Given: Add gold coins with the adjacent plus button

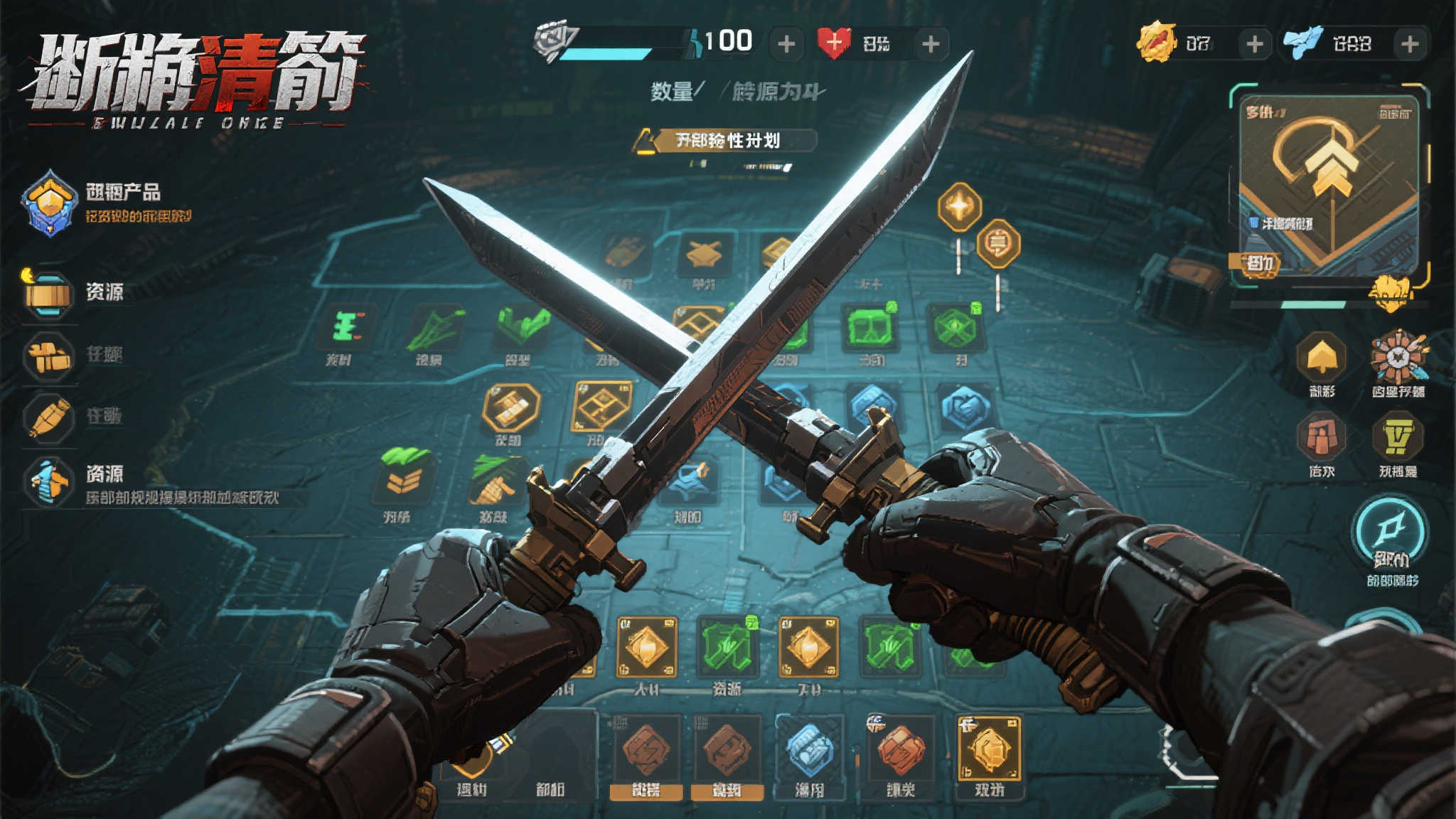Looking at the screenshot, I should [1255, 44].
